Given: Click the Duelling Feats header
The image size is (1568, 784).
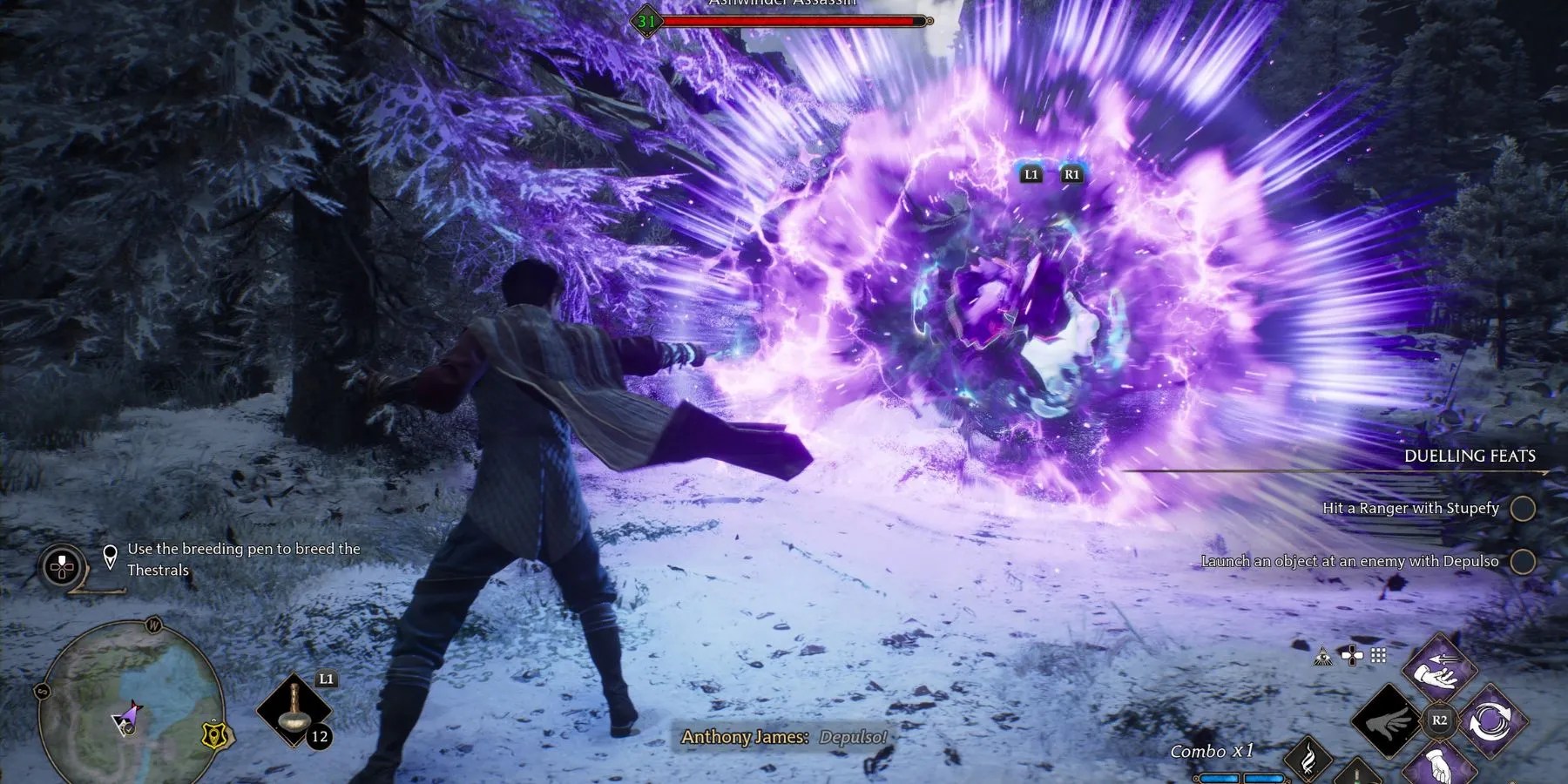Looking at the screenshot, I should [1469, 456].
